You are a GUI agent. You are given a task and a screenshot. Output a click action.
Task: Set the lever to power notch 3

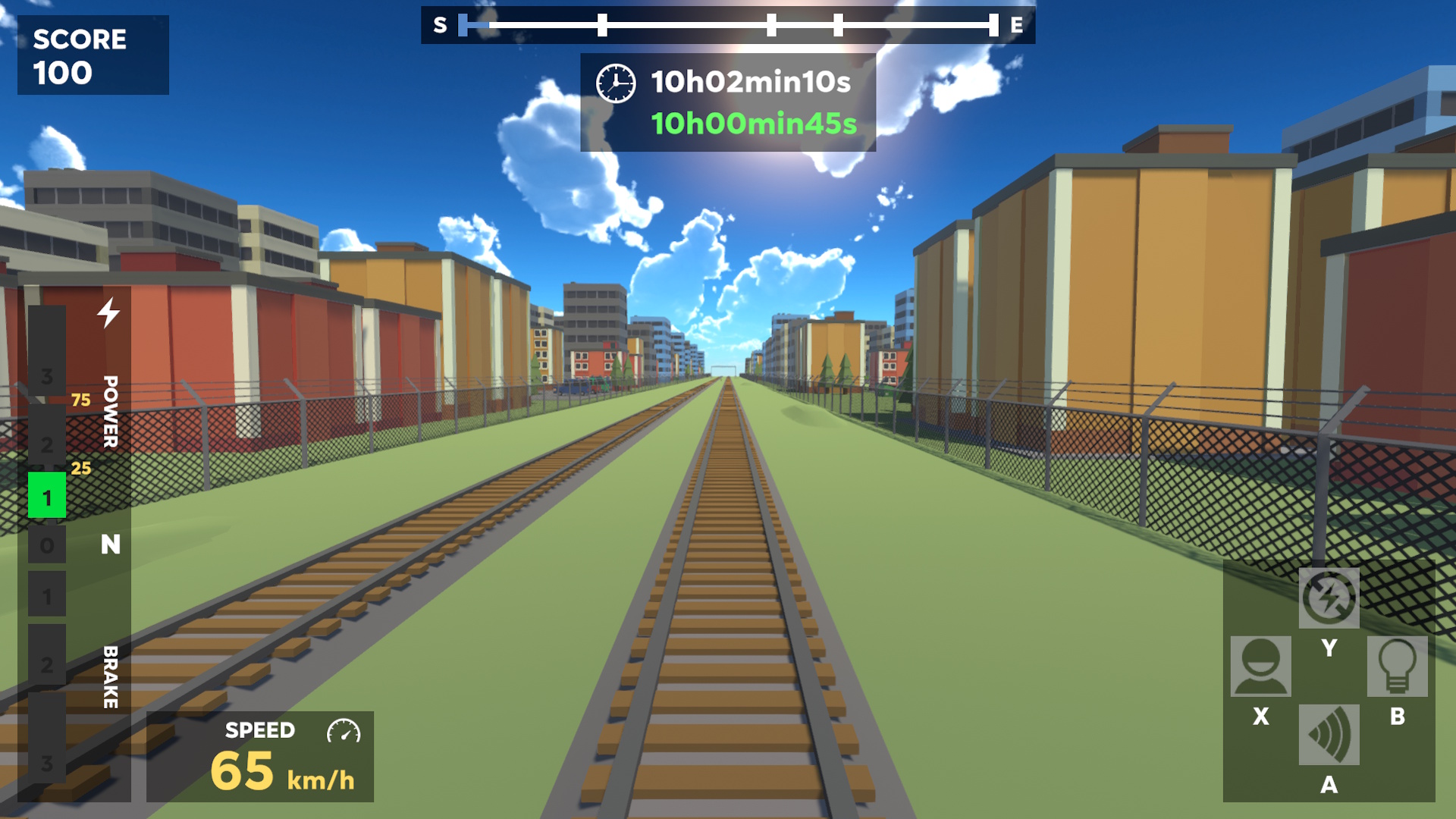click(x=47, y=375)
